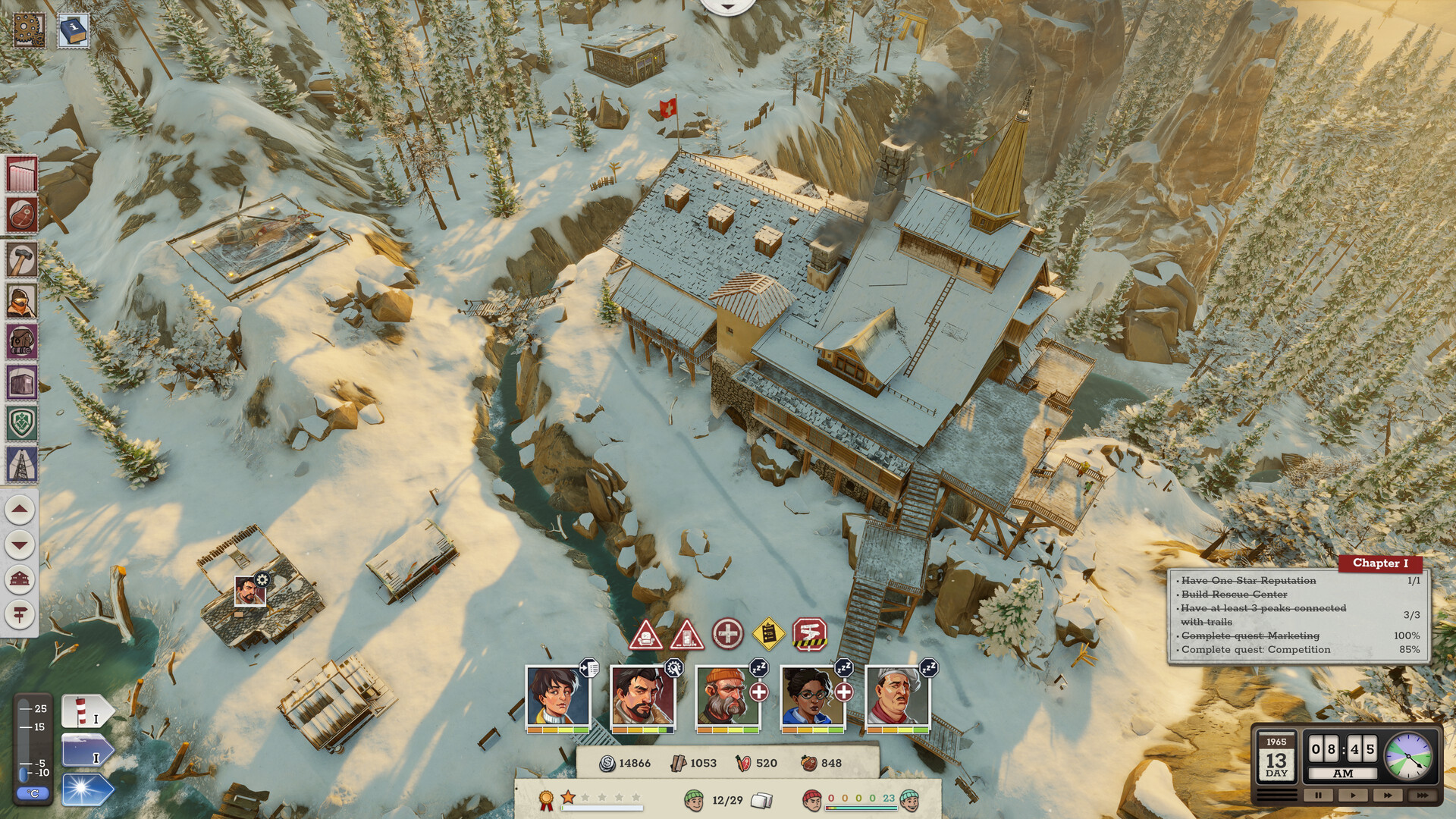The height and width of the screenshot is (819, 1456).
Task: Open the meat supplies category
Action: click(x=20, y=213)
